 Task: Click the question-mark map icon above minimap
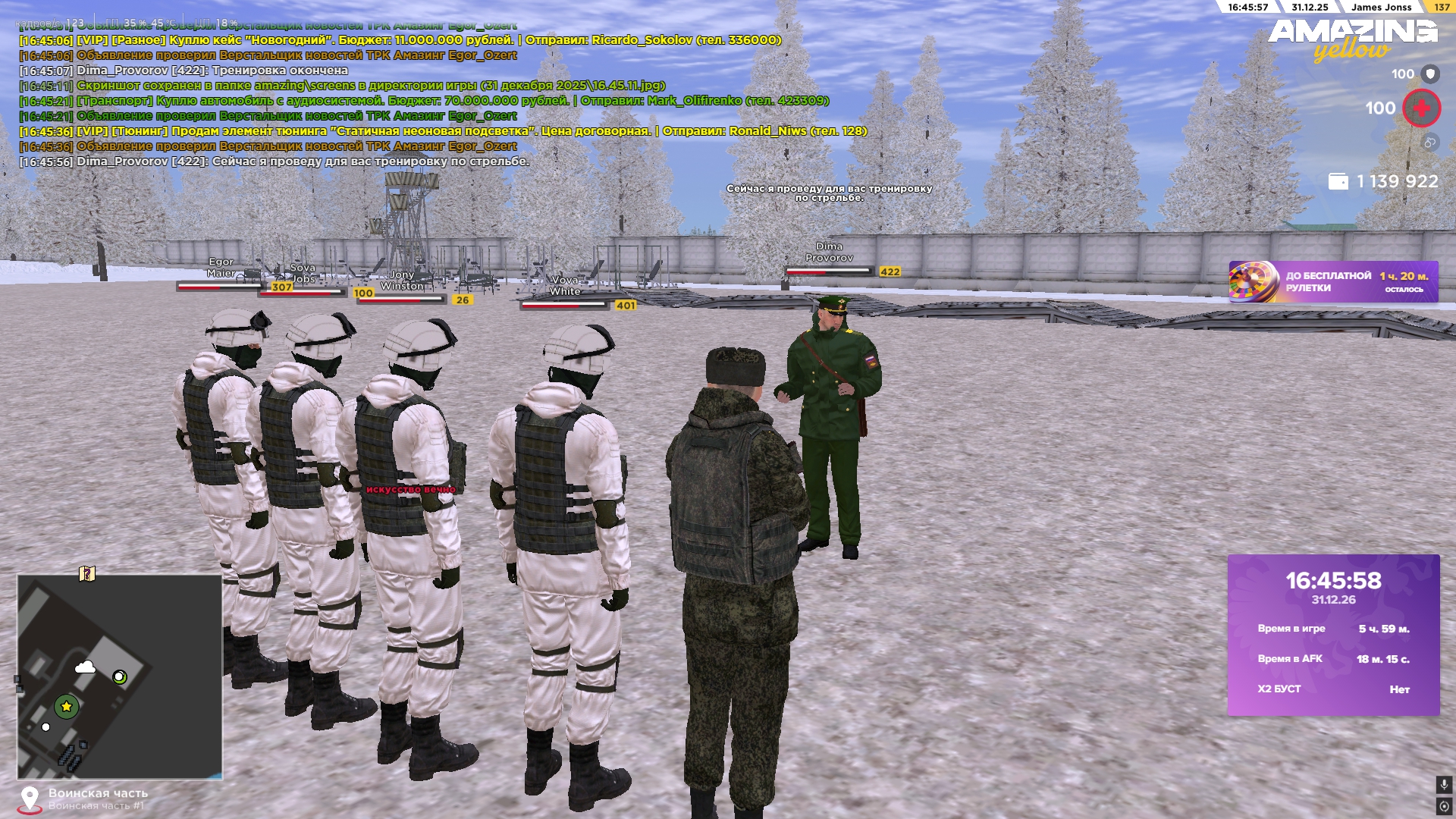pyautogui.click(x=87, y=574)
